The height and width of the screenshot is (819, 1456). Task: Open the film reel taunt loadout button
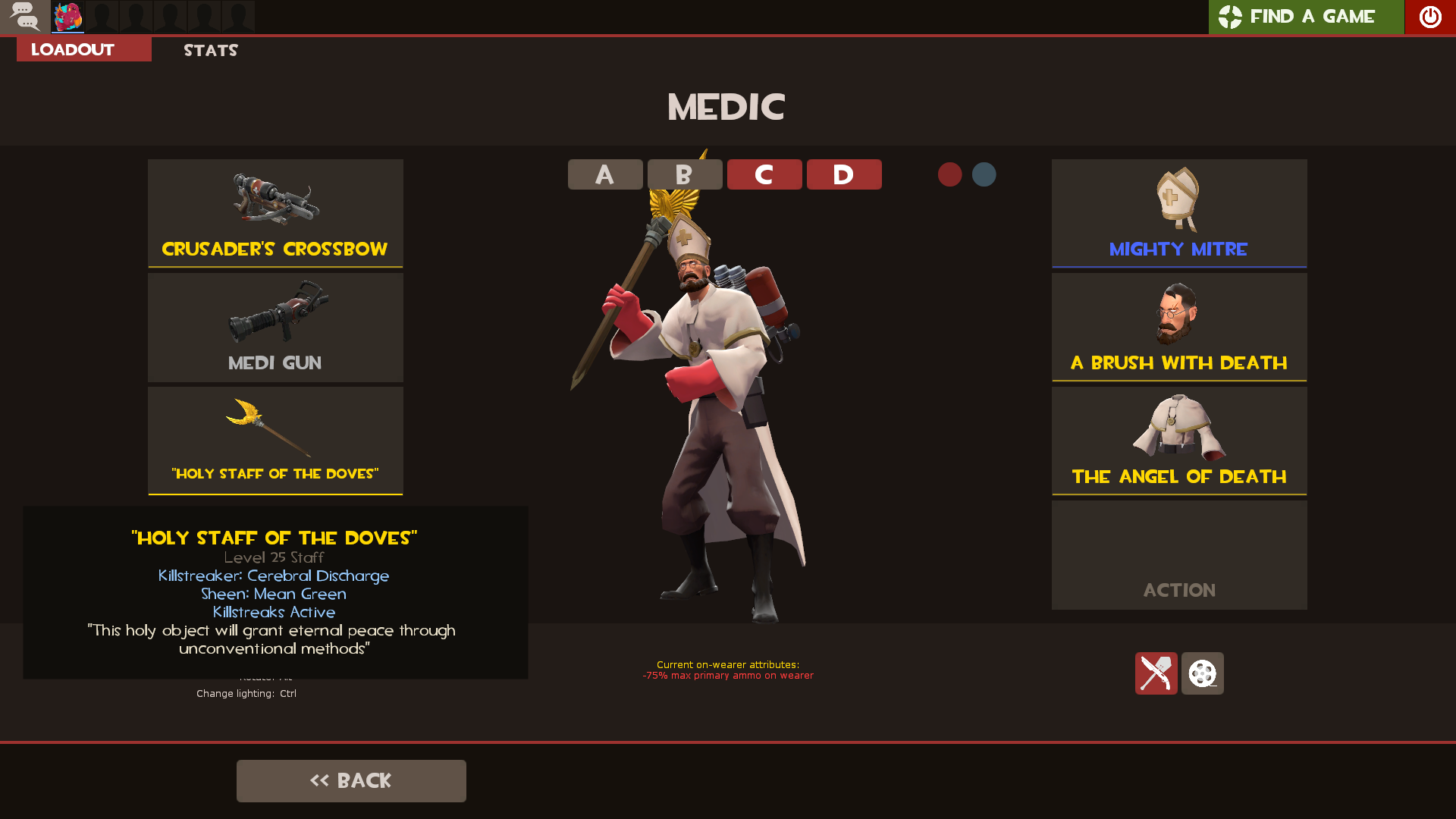1202,673
